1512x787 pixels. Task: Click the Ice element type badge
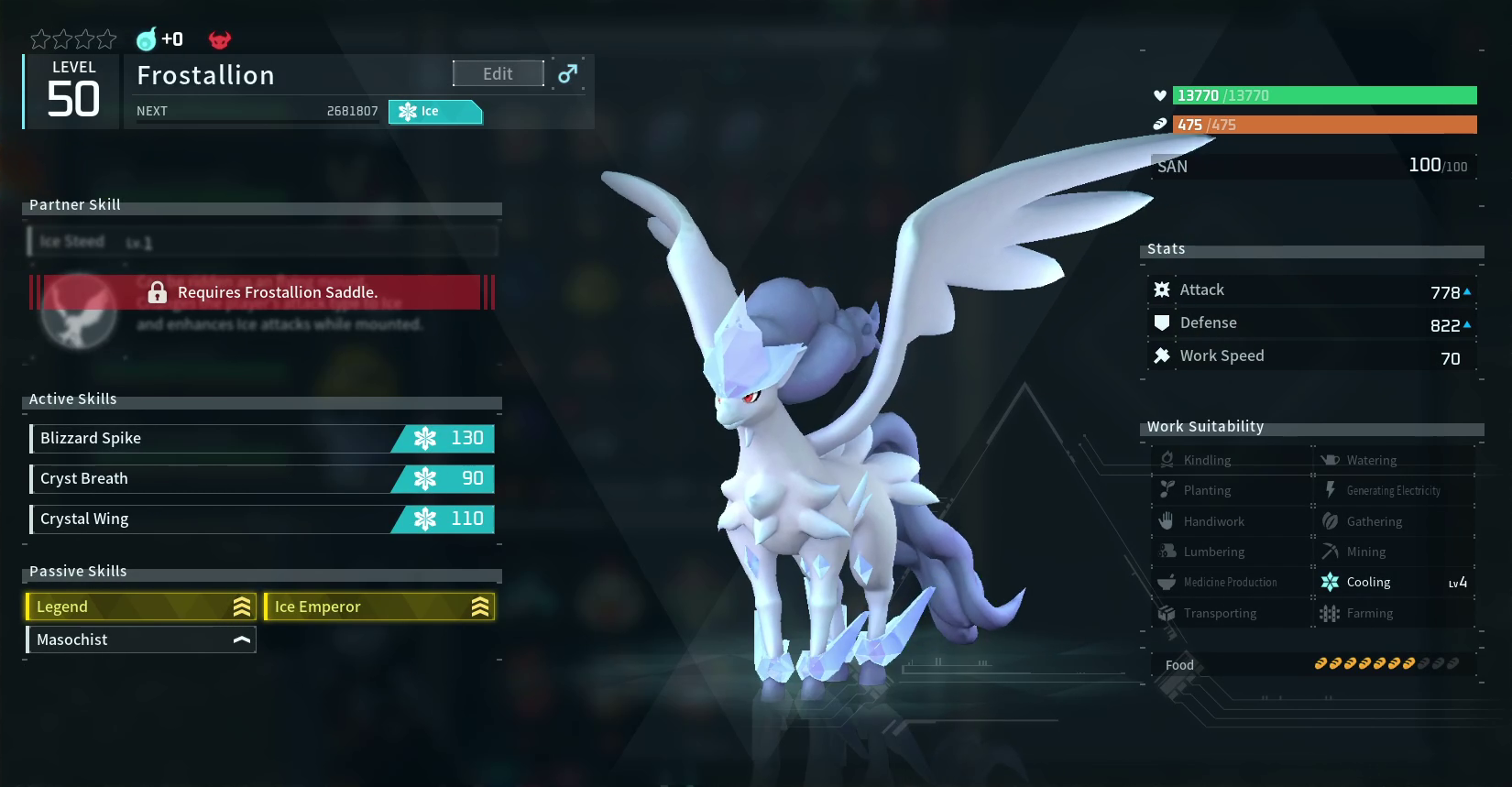[x=435, y=112]
